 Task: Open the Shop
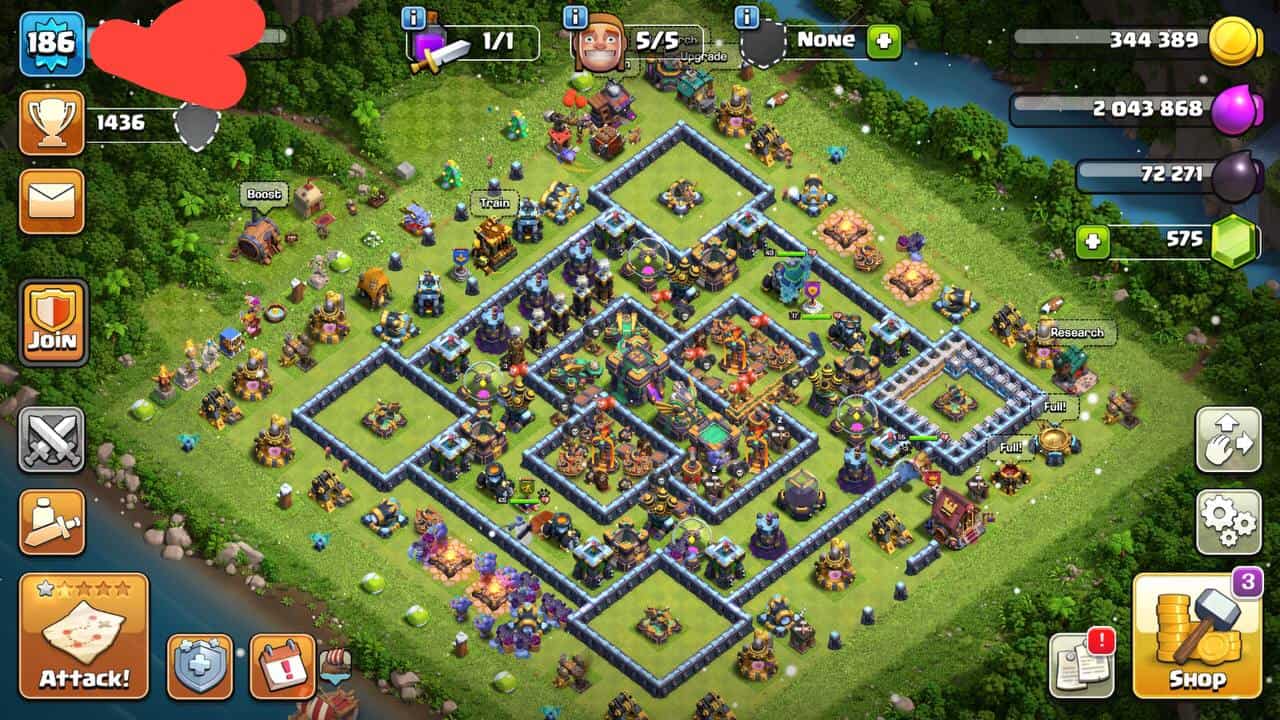1197,635
